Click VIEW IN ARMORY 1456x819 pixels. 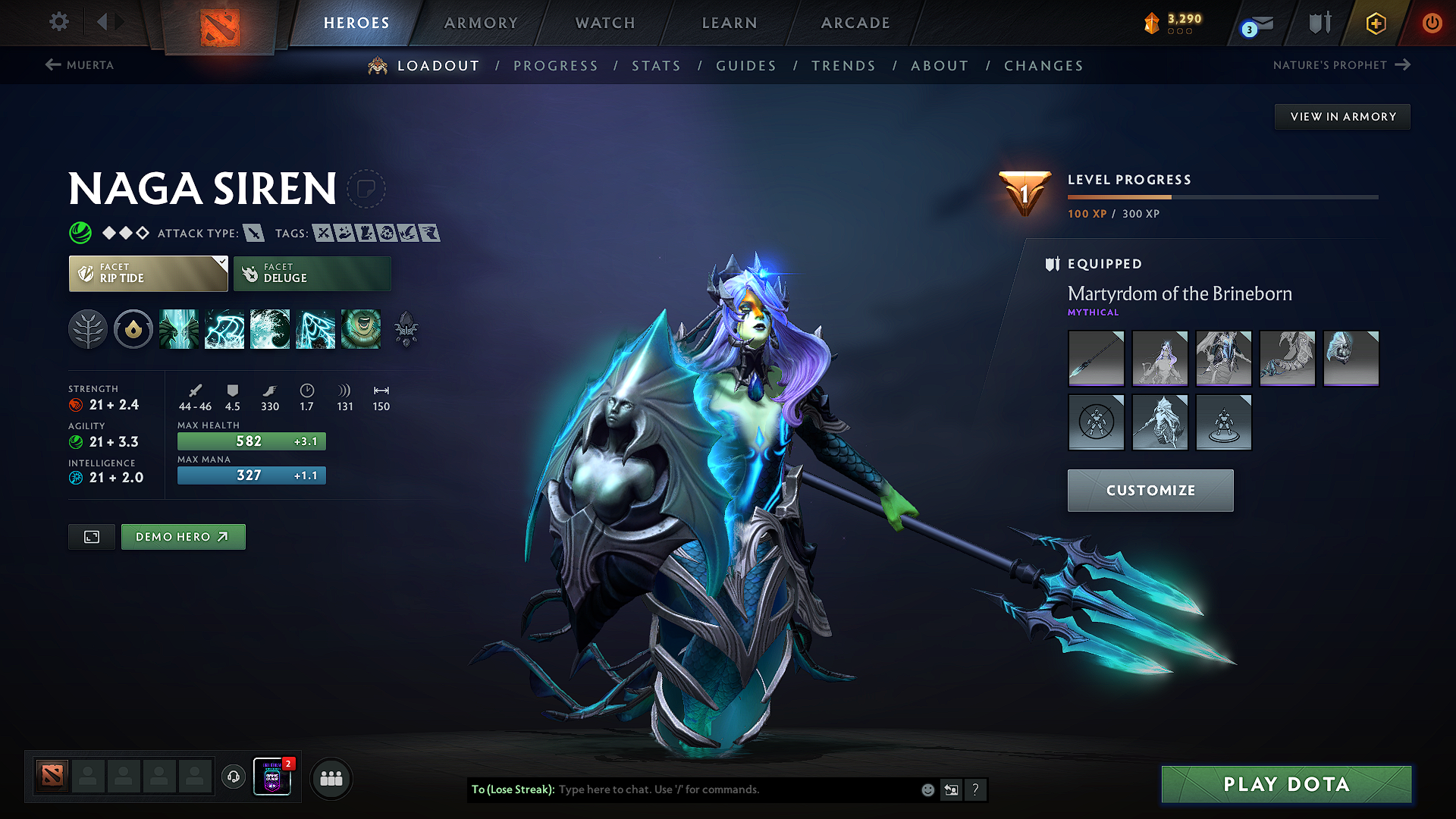(x=1341, y=116)
